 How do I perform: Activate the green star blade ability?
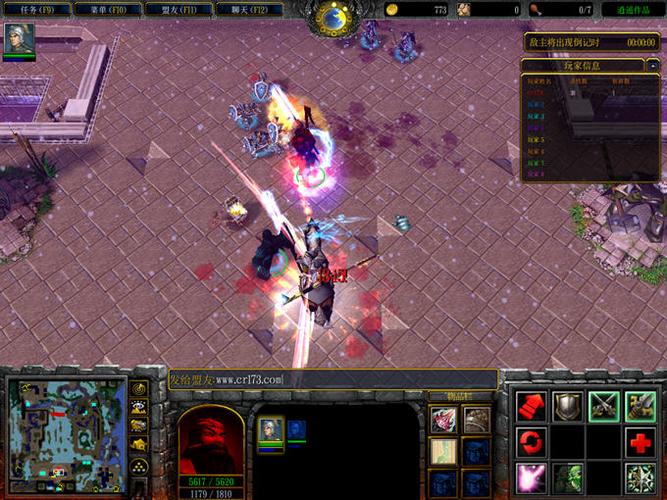click(640, 477)
